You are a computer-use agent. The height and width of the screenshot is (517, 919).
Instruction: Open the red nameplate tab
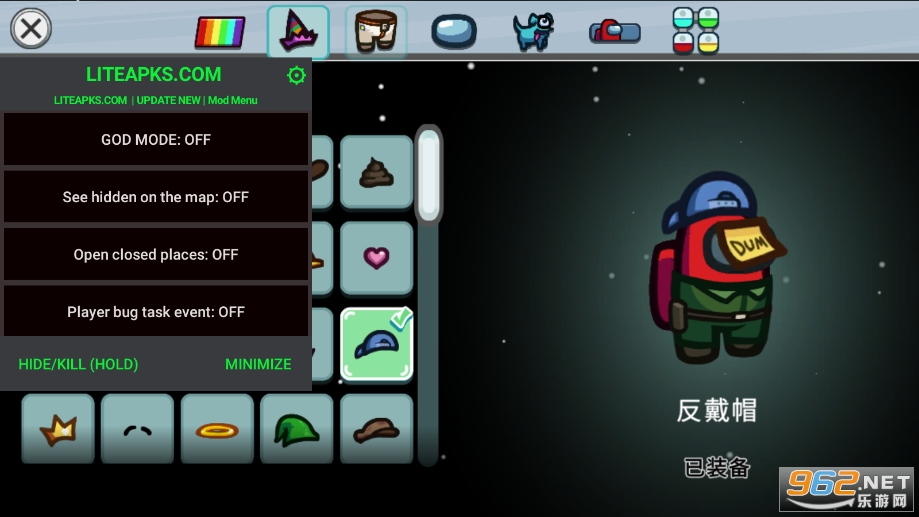pyautogui.click(x=614, y=31)
